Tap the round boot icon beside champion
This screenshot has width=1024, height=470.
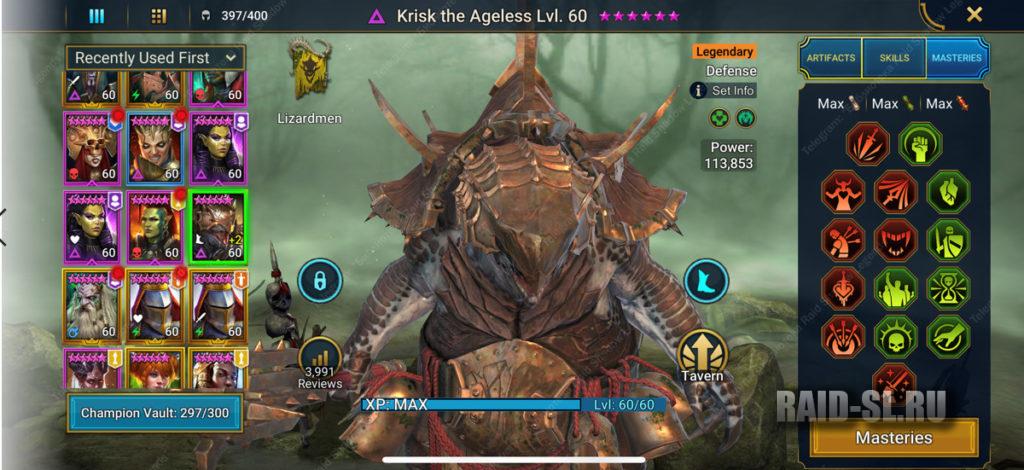pos(706,281)
